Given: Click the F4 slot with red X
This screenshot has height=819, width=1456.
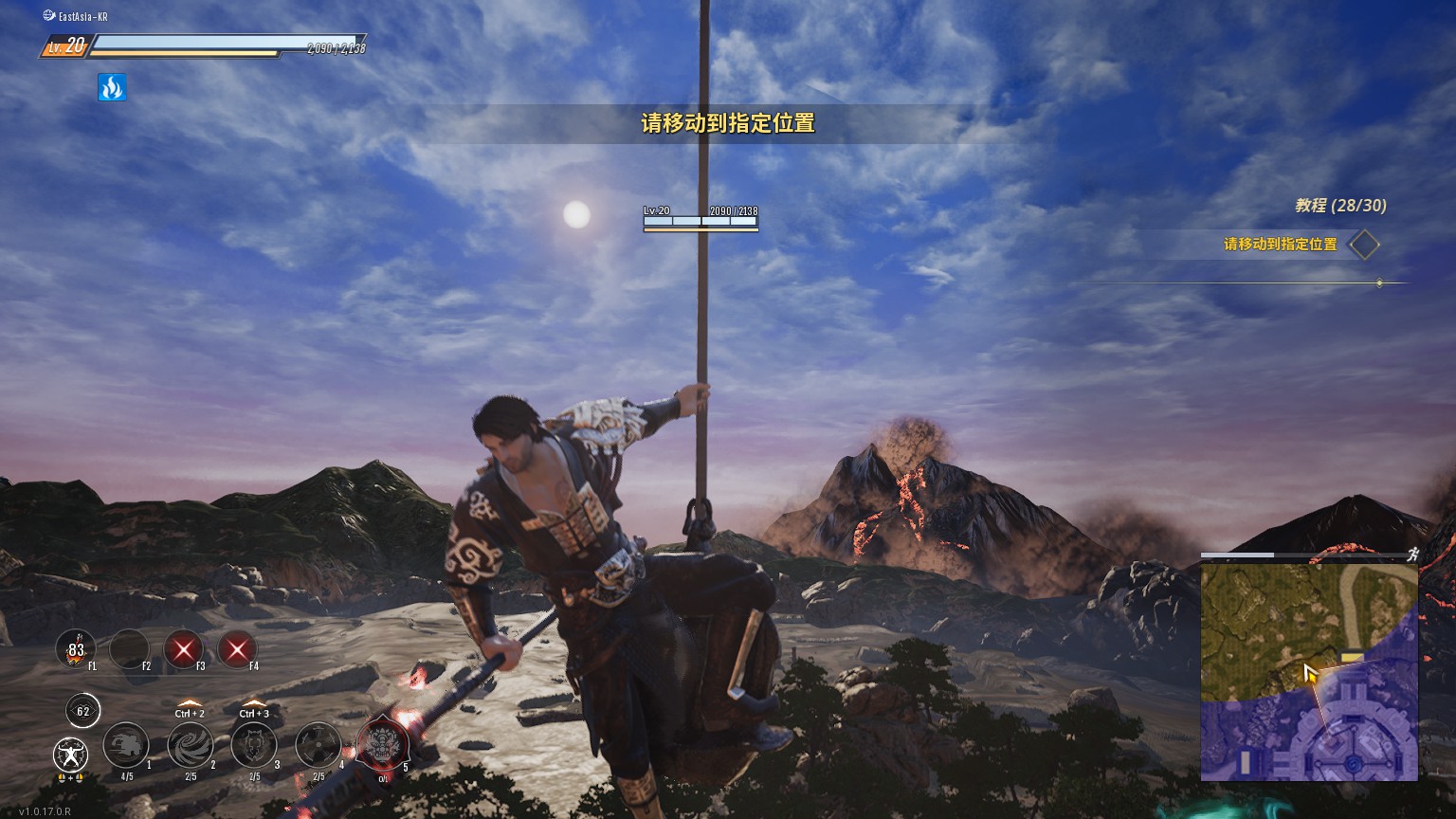Looking at the screenshot, I should pos(237,649).
